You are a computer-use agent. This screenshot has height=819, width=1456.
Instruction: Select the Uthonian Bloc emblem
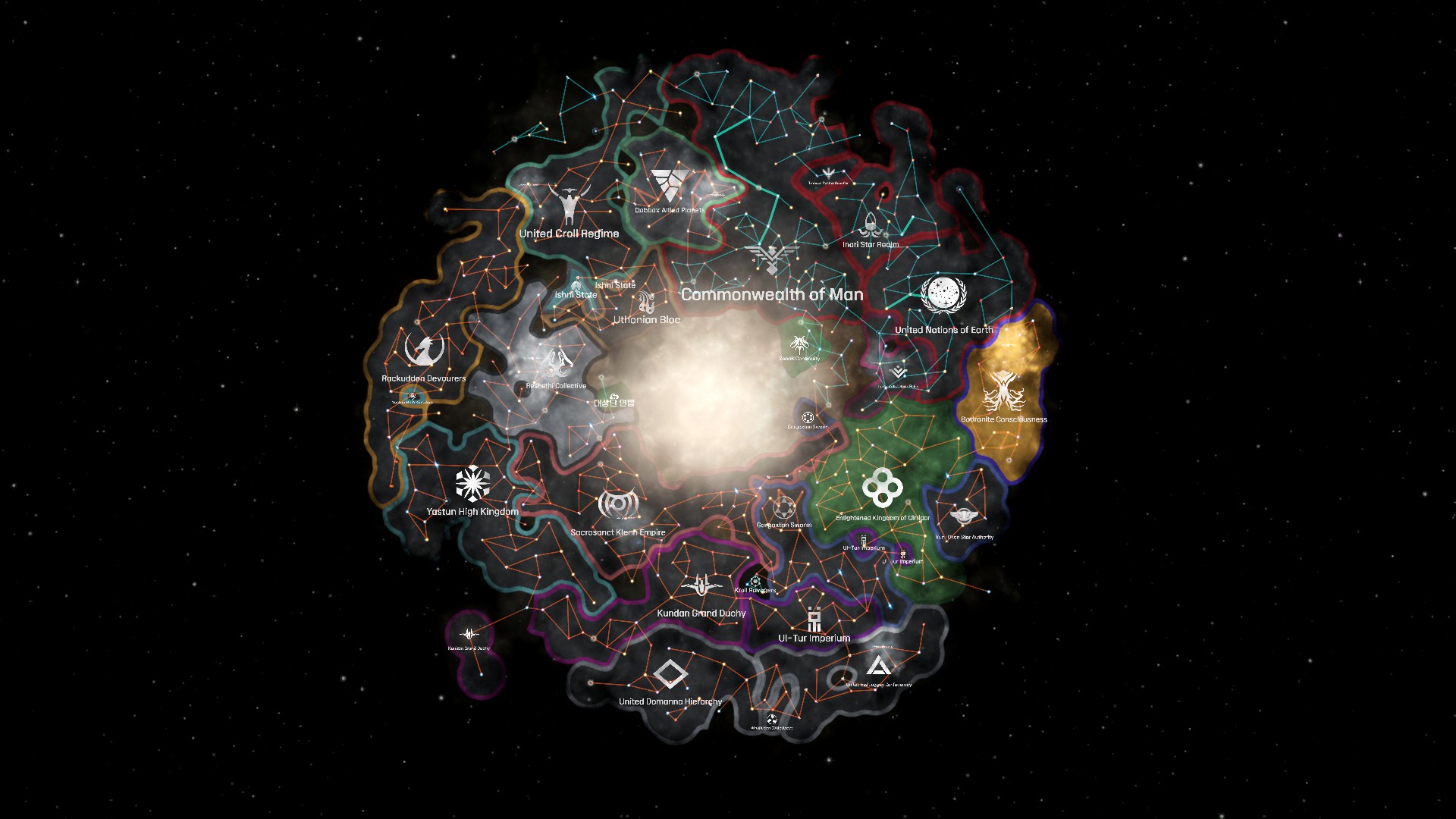pyautogui.click(x=646, y=302)
